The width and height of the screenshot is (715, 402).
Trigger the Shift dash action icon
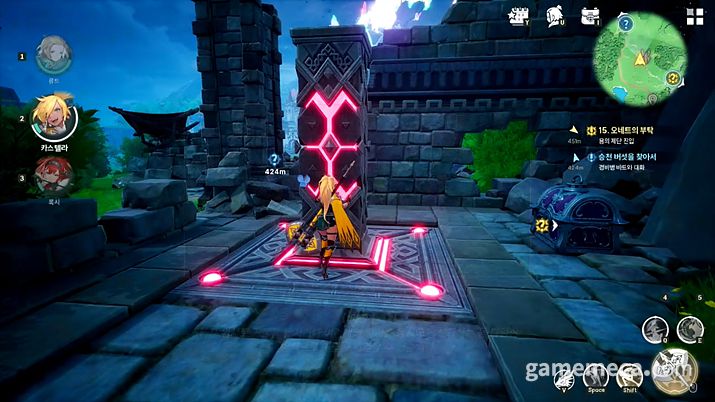coord(631,375)
